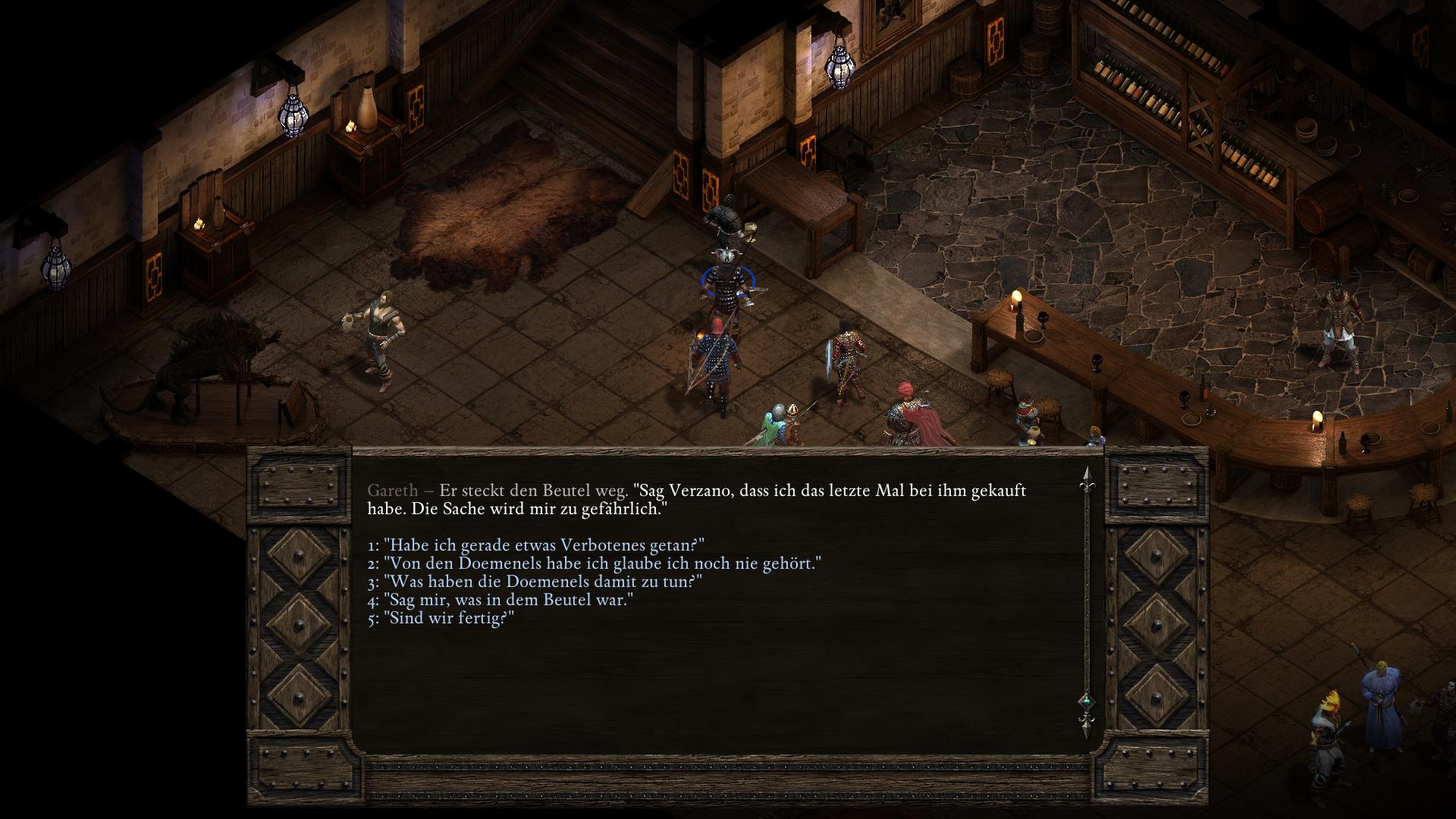Ask "Habe ich gerade etwas Verbotenes getan?"

544,545
